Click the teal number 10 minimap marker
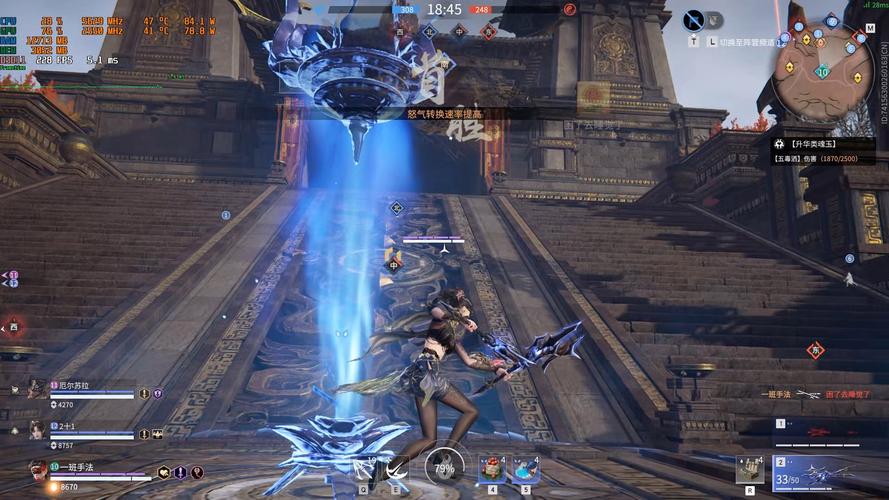Image resolution: width=889 pixels, height=500 pixels. click(x=821, y=71)
